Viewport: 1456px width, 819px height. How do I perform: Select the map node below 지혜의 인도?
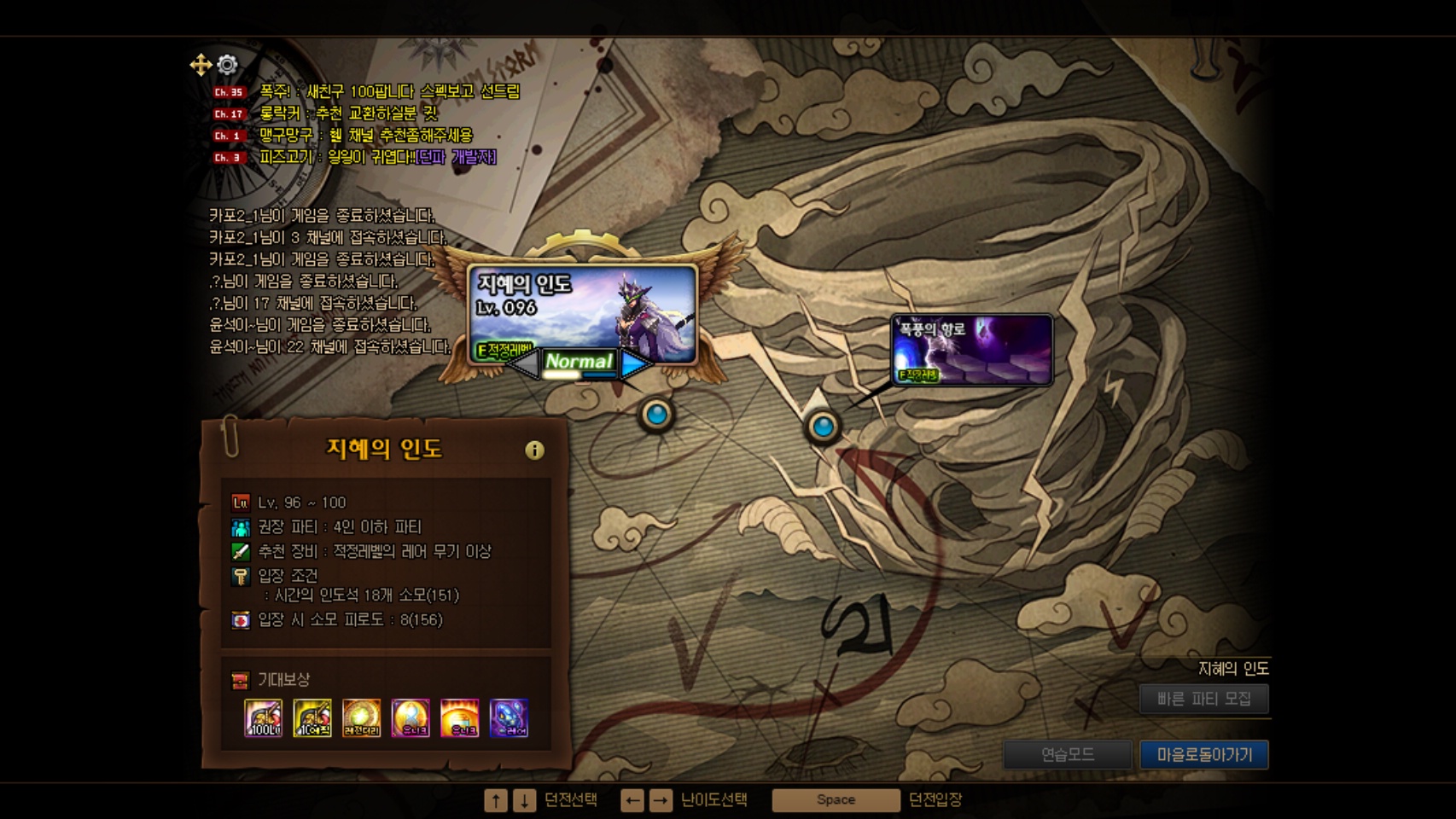pyautogui.click(x=657, y=415)
